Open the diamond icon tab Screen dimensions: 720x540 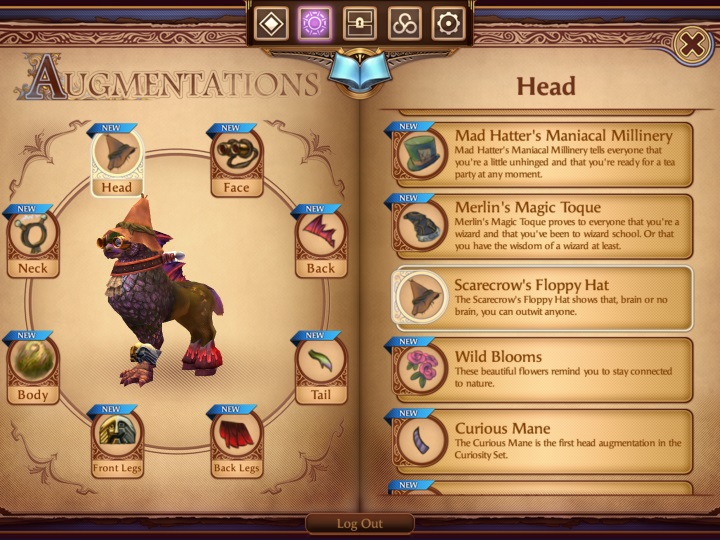[272, 23]
